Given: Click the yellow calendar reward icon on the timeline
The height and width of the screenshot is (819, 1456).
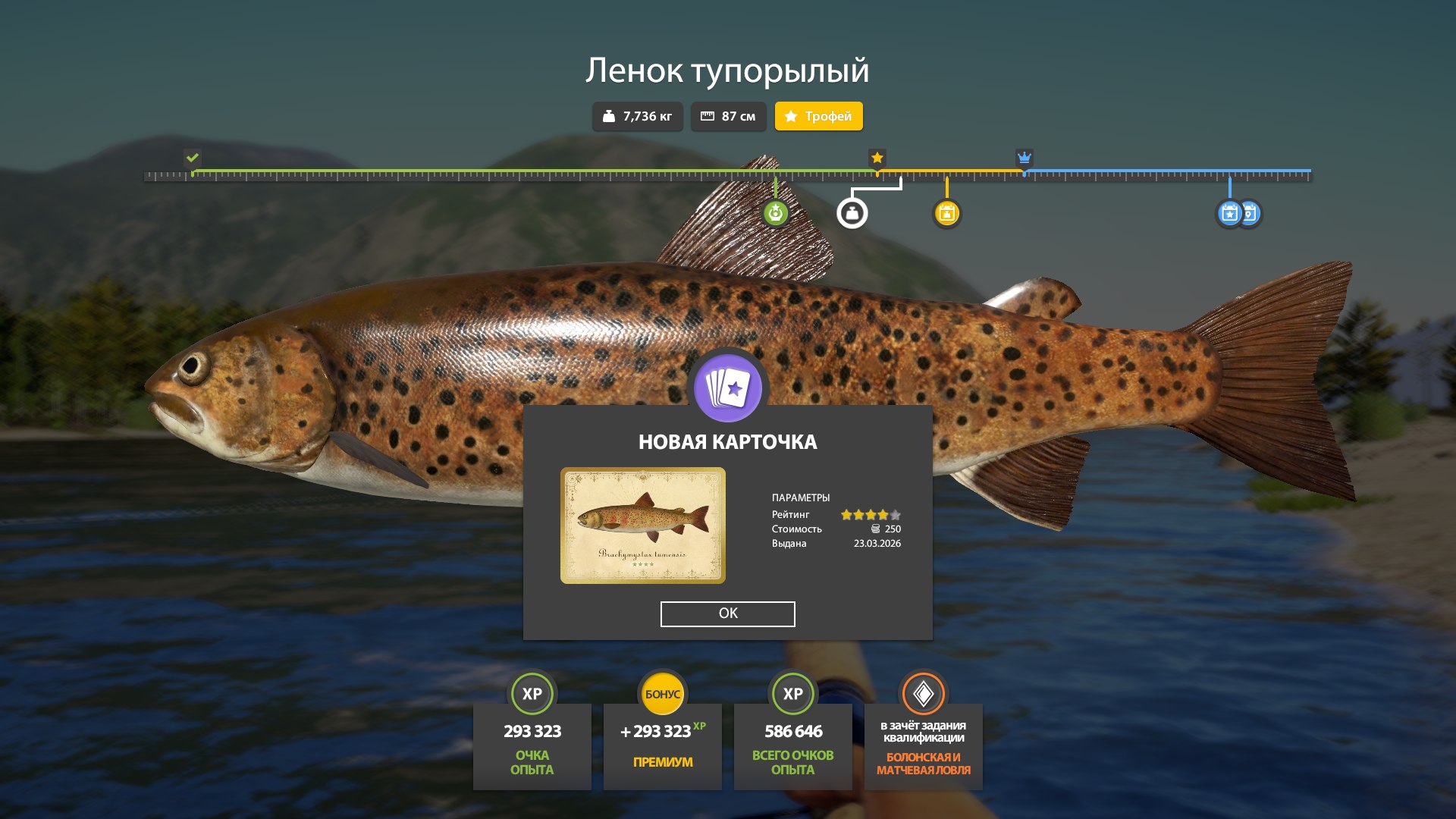Looking at the screenshot, I should (x=947, y=213).
